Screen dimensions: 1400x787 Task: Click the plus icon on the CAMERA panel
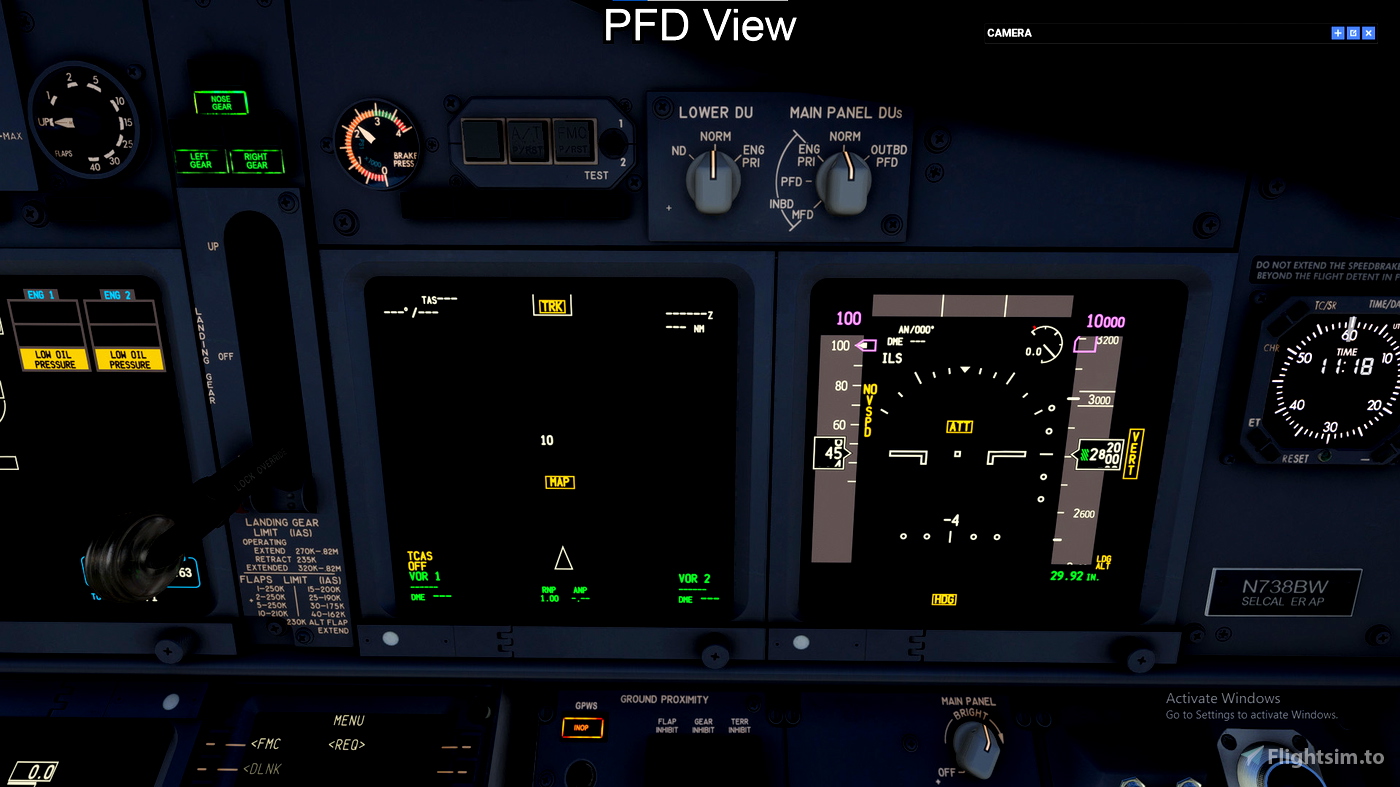1337,33
